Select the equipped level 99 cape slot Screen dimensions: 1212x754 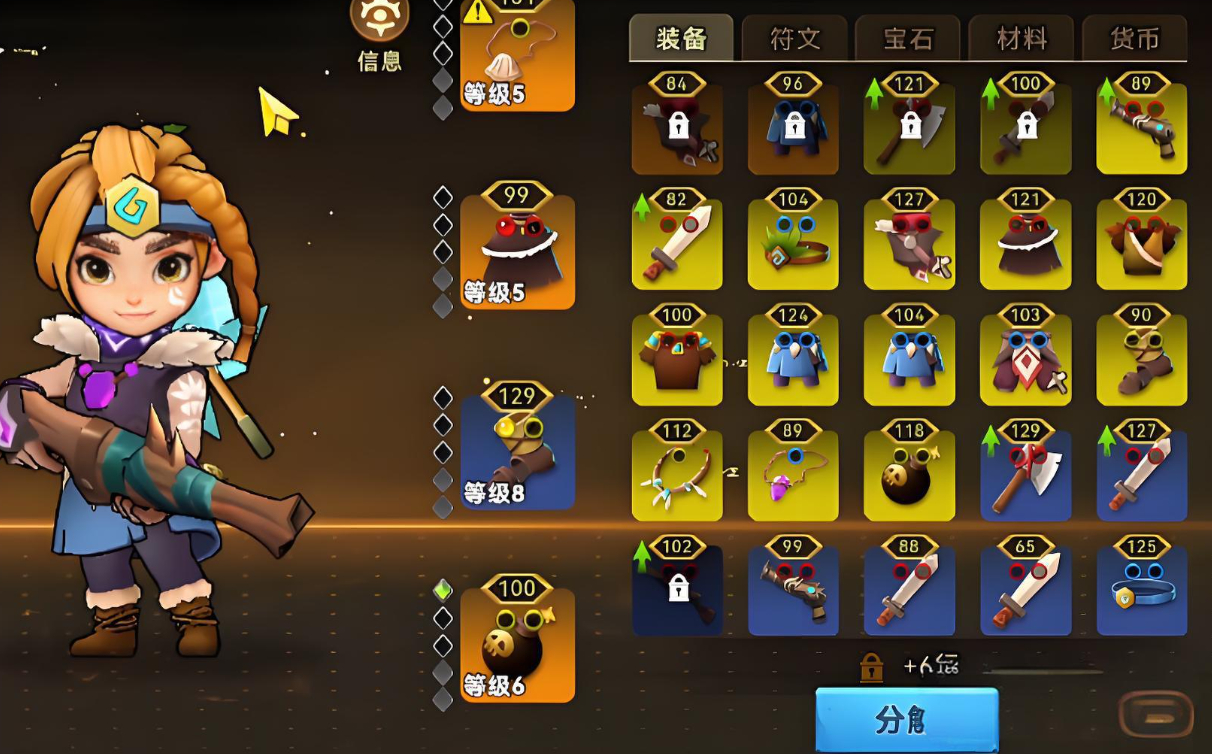pos(517,252)
